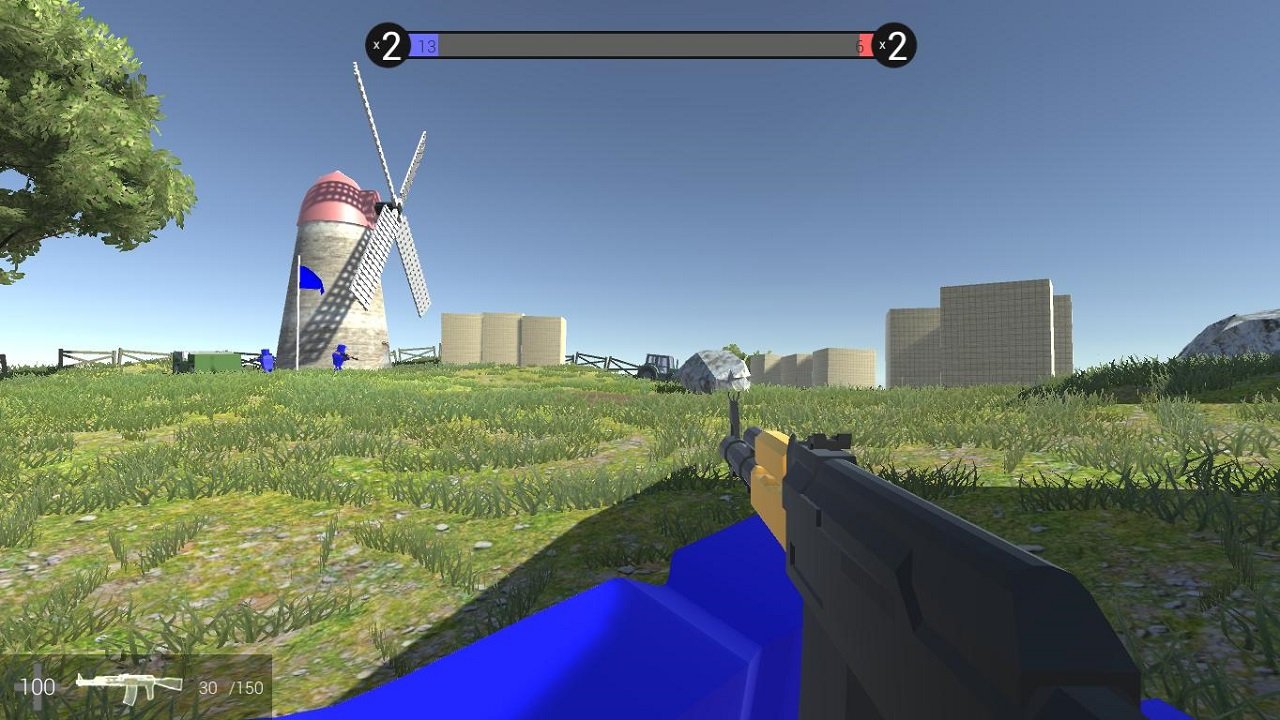
Task: Click the red team x2 ticket badge
Action: point(893,43)
